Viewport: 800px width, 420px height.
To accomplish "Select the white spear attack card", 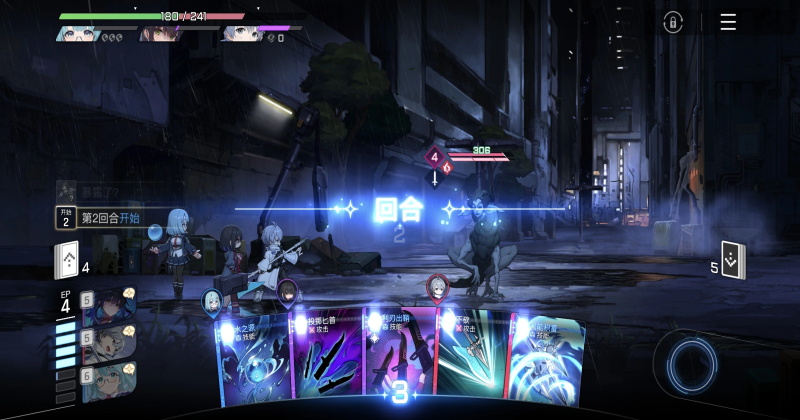I will [x=472, y=360].
